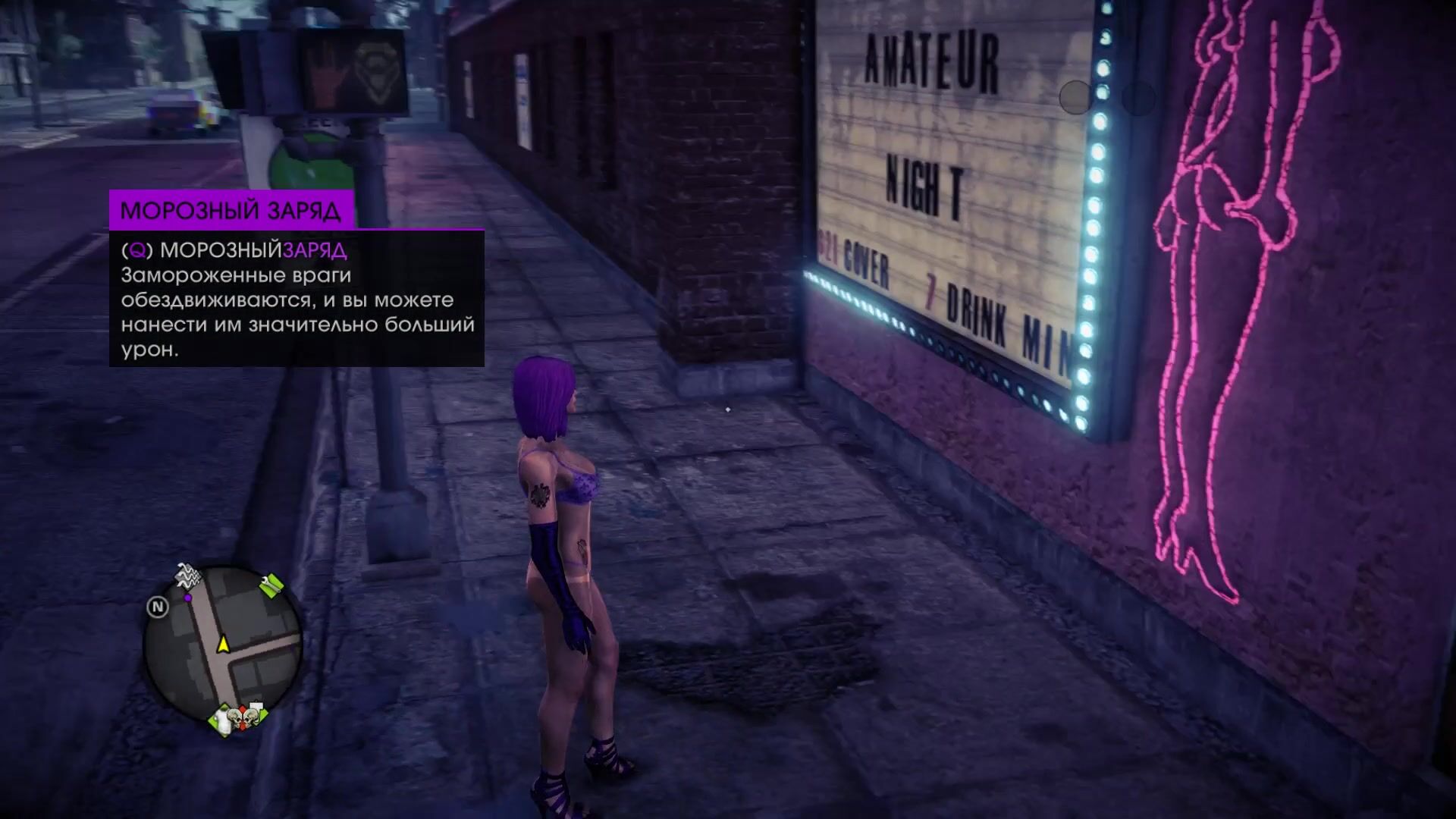Image resolution: width=1456 pixels, height=819 pixels.
Task: Click the N compass indicator
Action: point(158,607)
